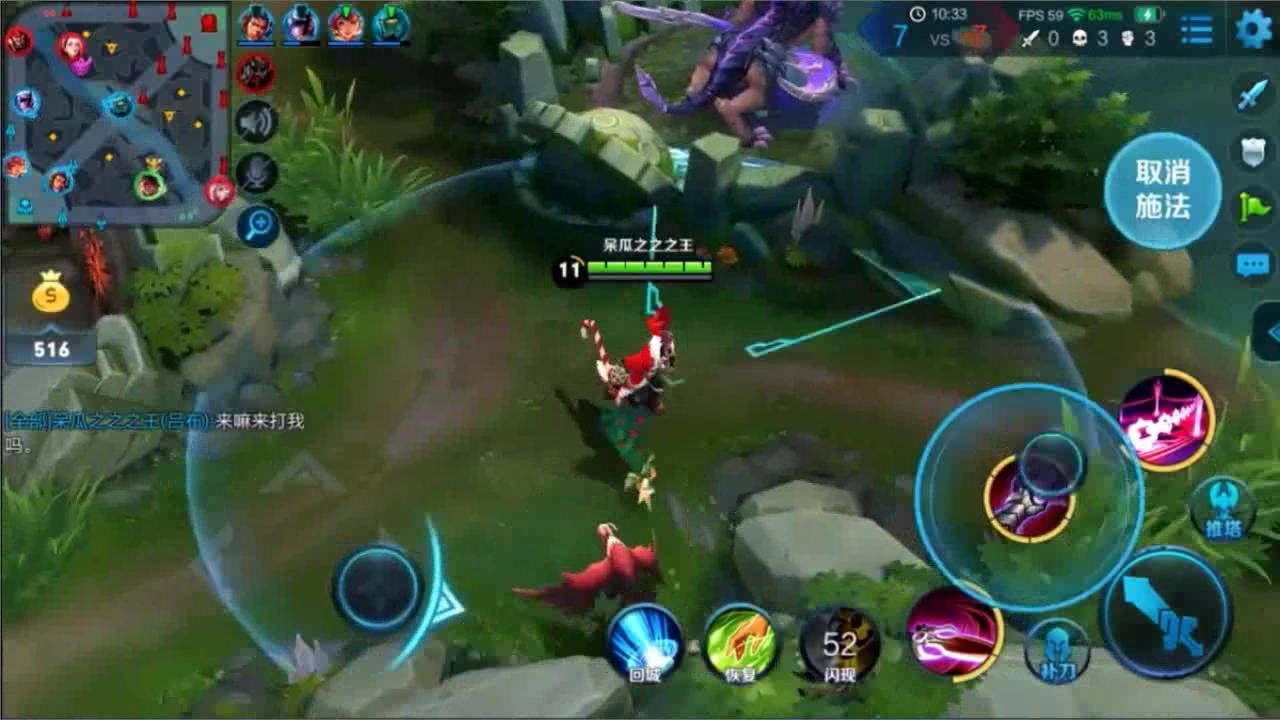Tap the 推塔 attack tower button
The height and width of the screenshot is (720, 1280).
pos(1222,508)
